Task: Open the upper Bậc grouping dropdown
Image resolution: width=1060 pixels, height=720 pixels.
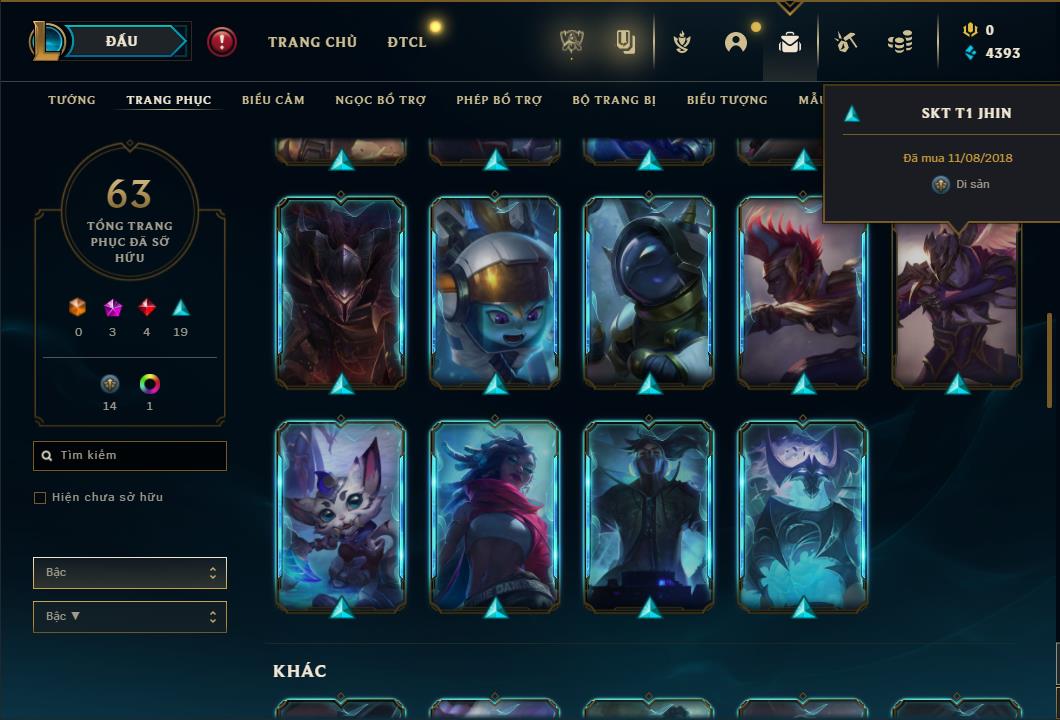Action: pos(130,573)
